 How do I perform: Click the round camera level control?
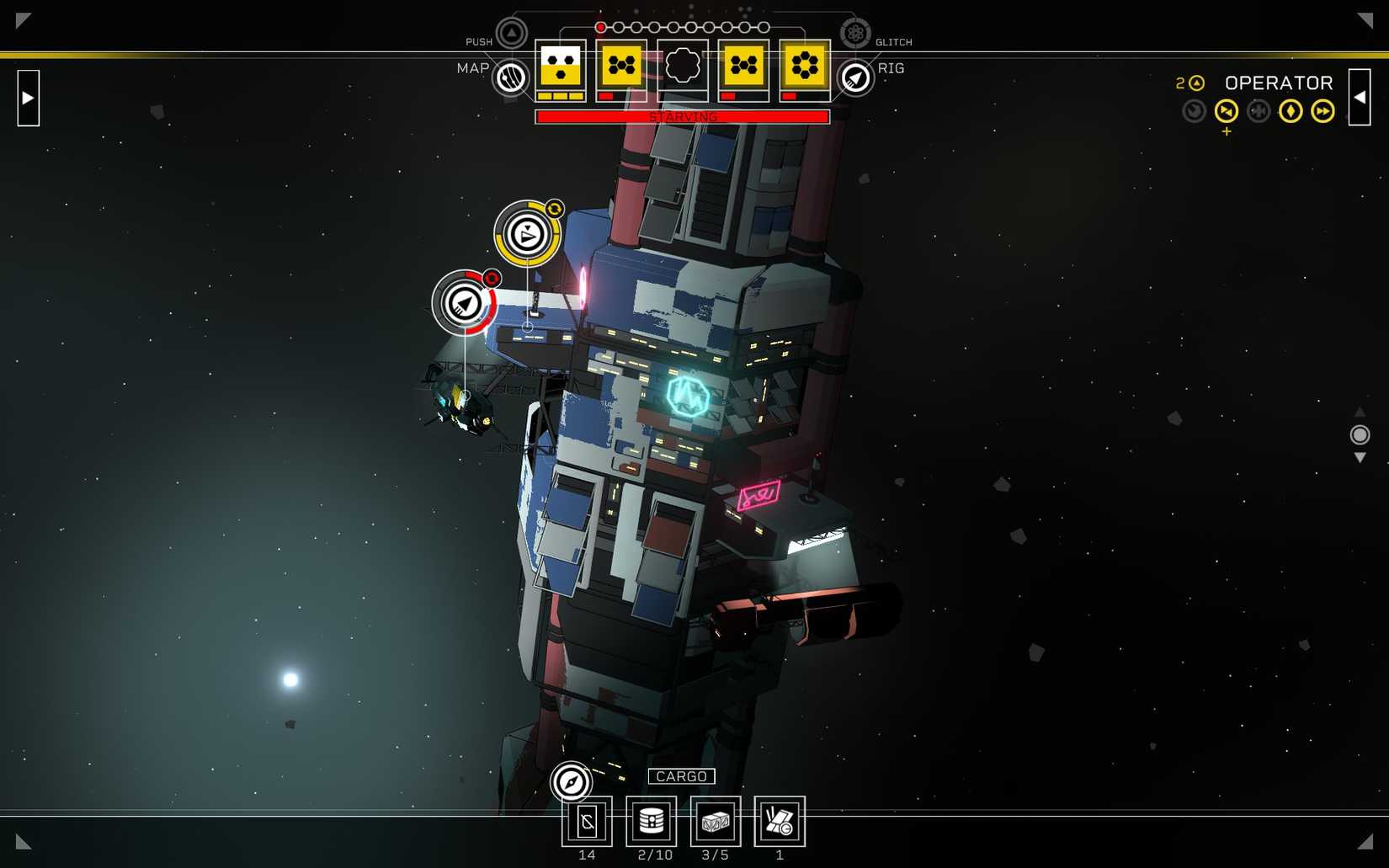click(1360, 434)
